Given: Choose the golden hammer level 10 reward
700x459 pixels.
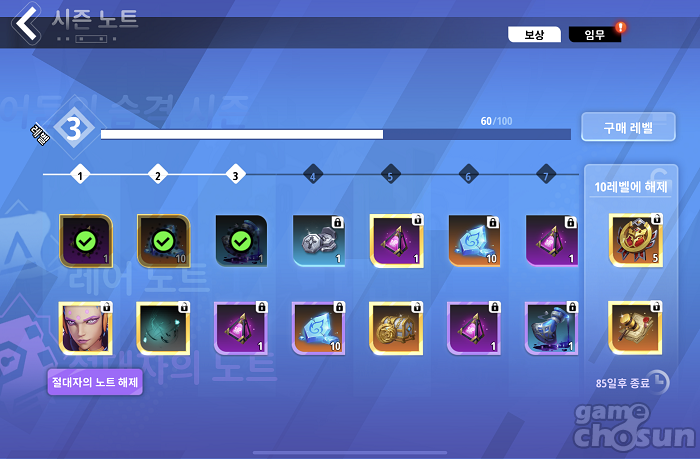Looking at the screenshot, I should pos(636,327).
